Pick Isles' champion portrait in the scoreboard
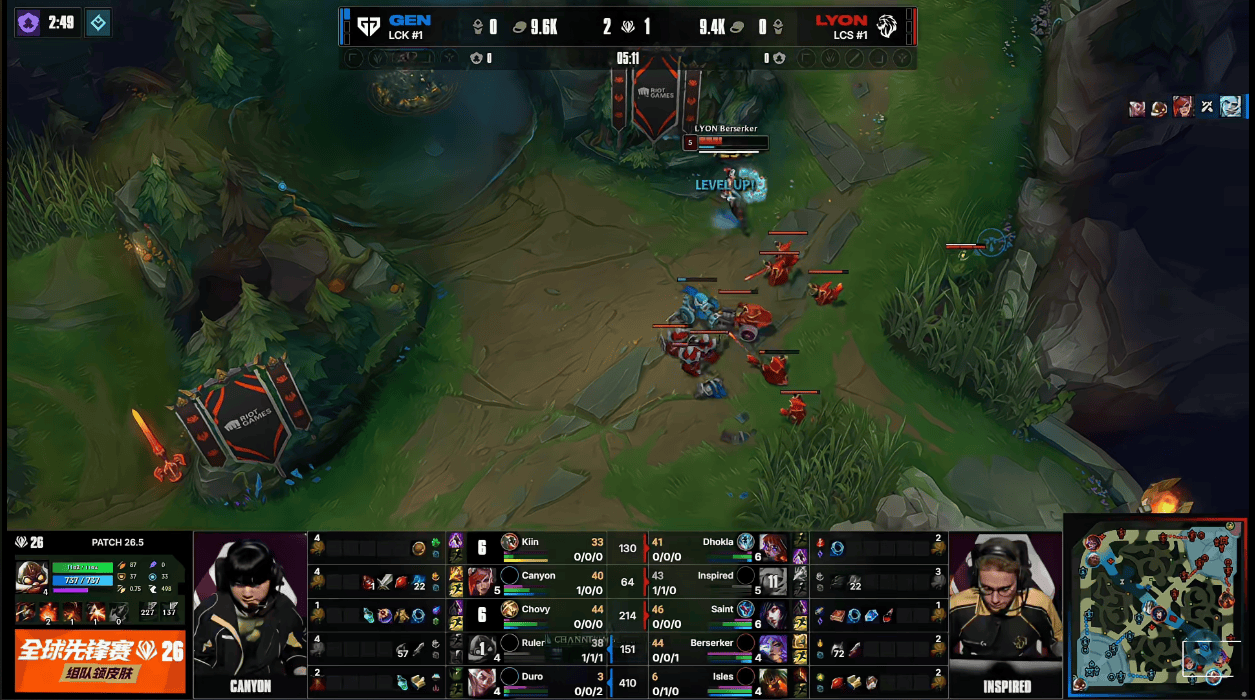This screenshot has width=1255, height=700. tap(773, 683)
